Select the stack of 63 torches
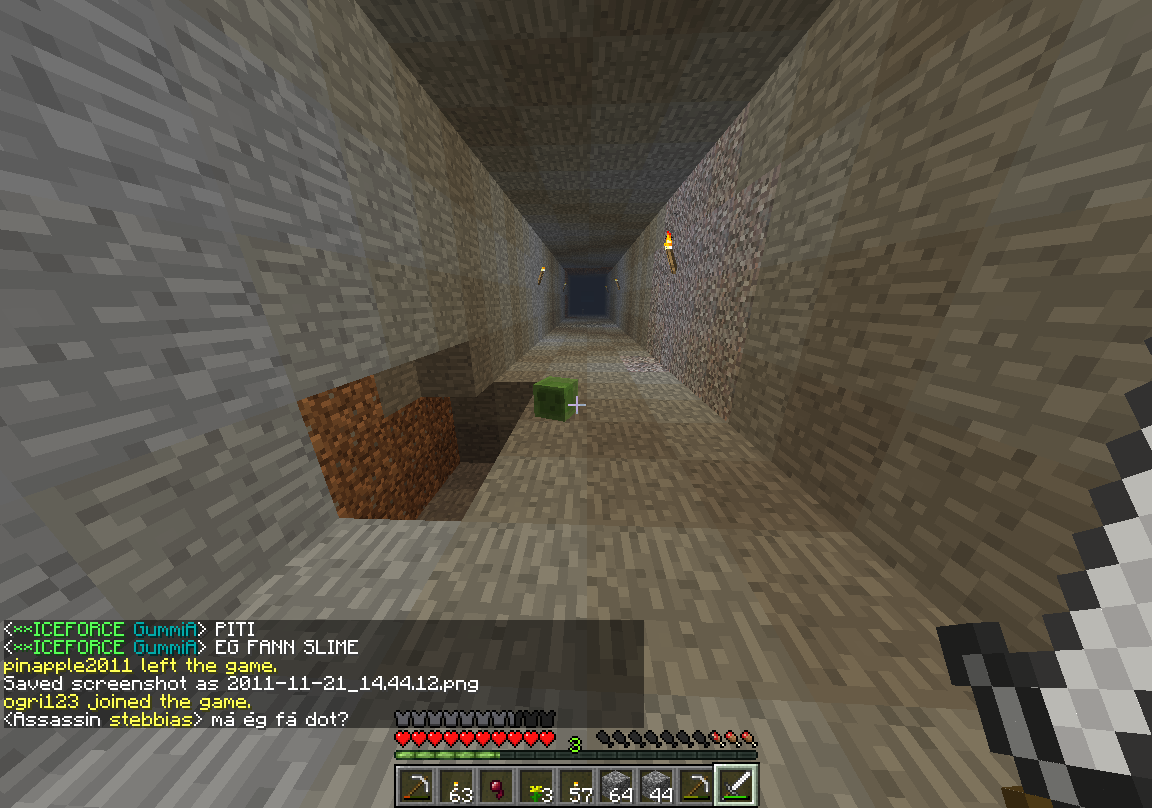 tap(457, 786)
